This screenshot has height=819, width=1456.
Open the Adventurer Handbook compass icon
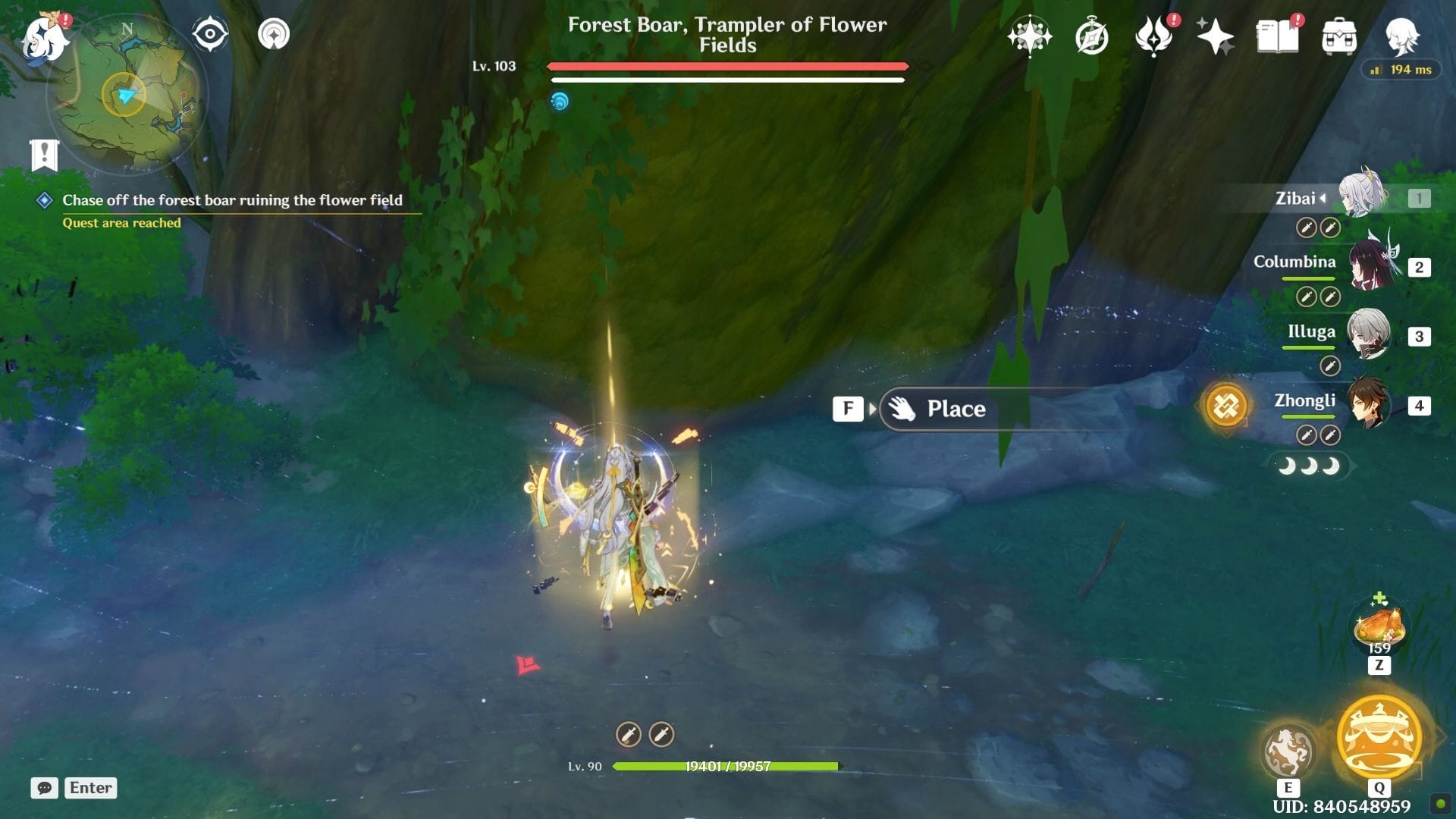1092,36
